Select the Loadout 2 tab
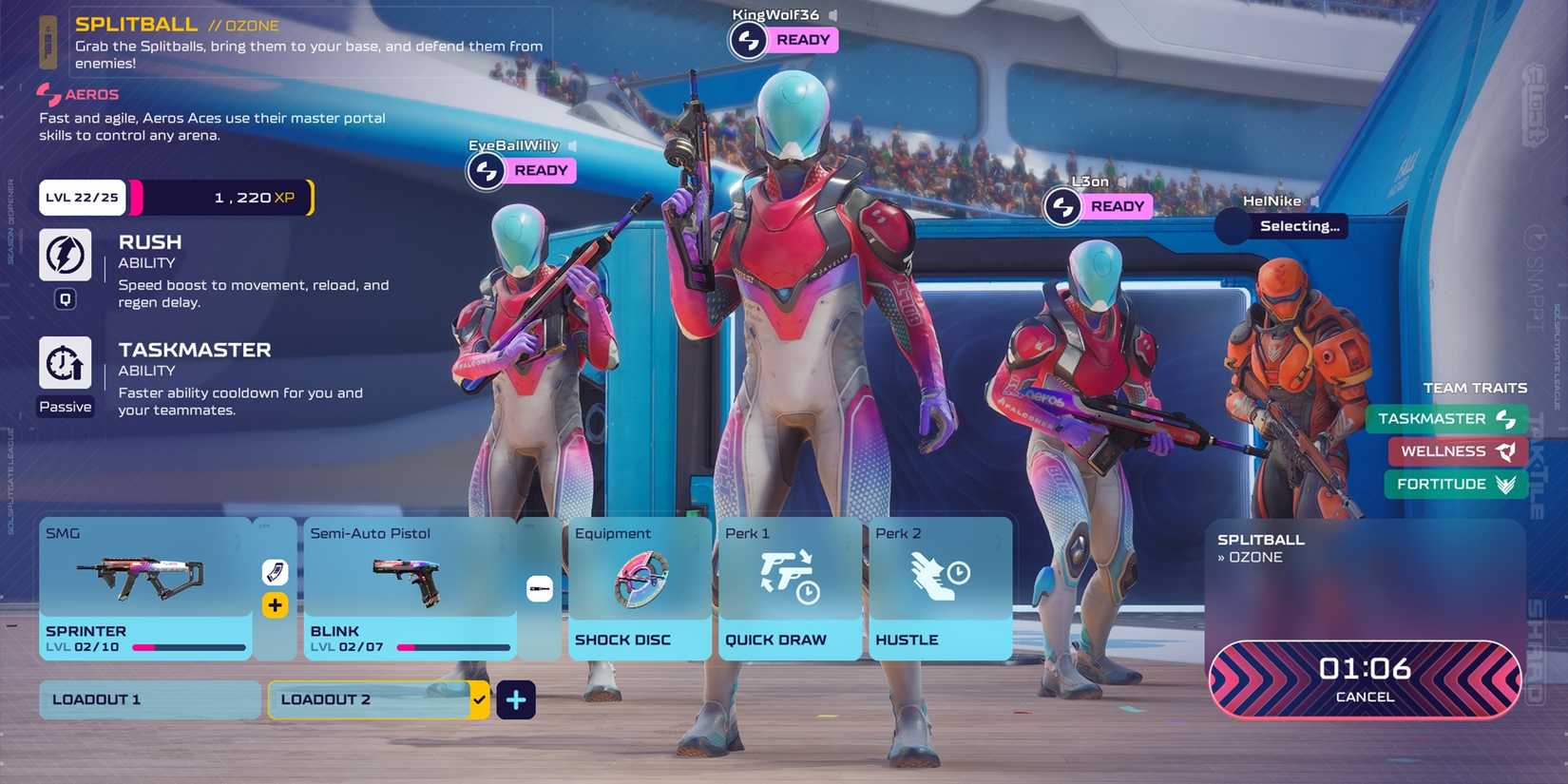Image resolution: width=1568 pixels, height=784 pixels. 376,698
